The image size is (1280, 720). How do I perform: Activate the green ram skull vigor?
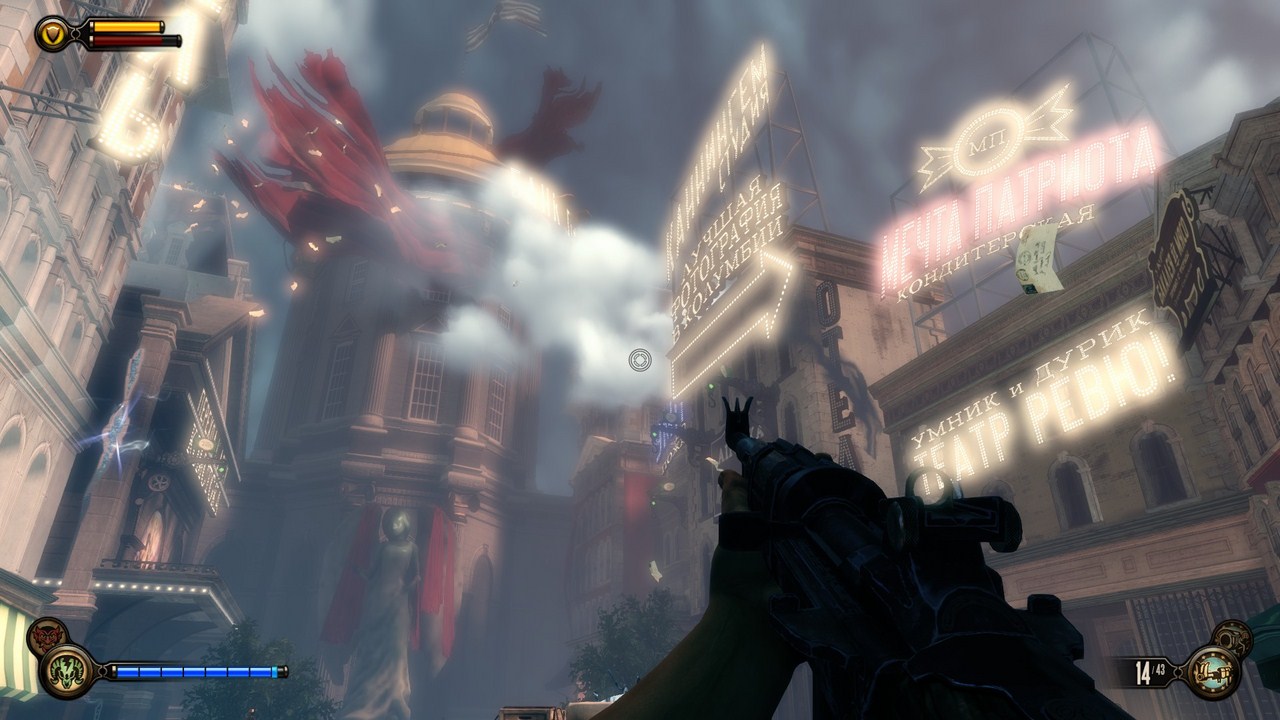point(66,671)
